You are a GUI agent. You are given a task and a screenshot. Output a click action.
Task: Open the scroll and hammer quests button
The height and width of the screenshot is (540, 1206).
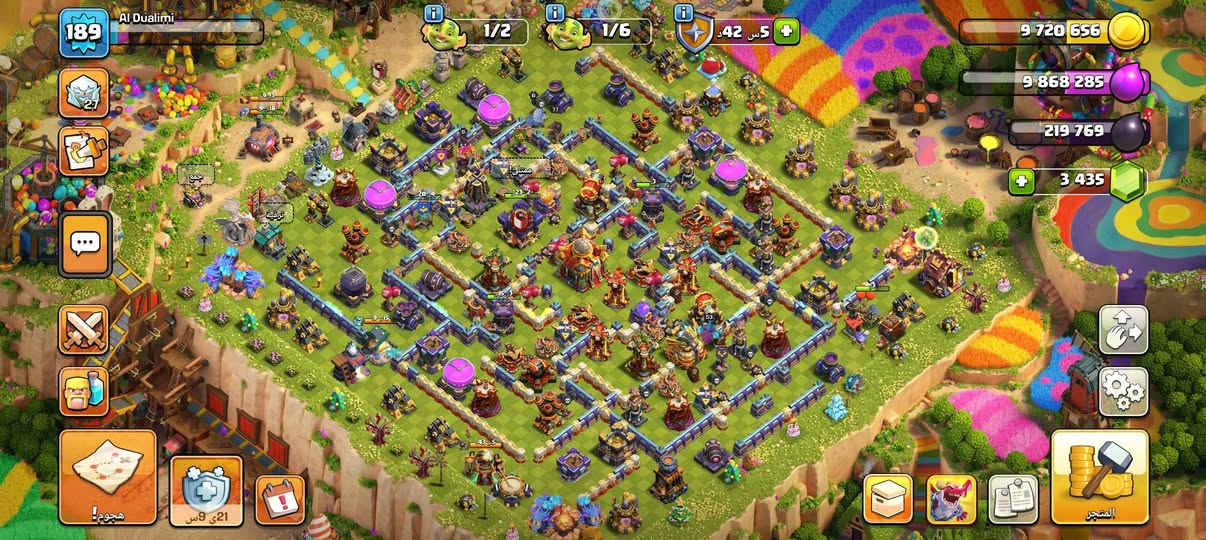(x=84, y=152)
